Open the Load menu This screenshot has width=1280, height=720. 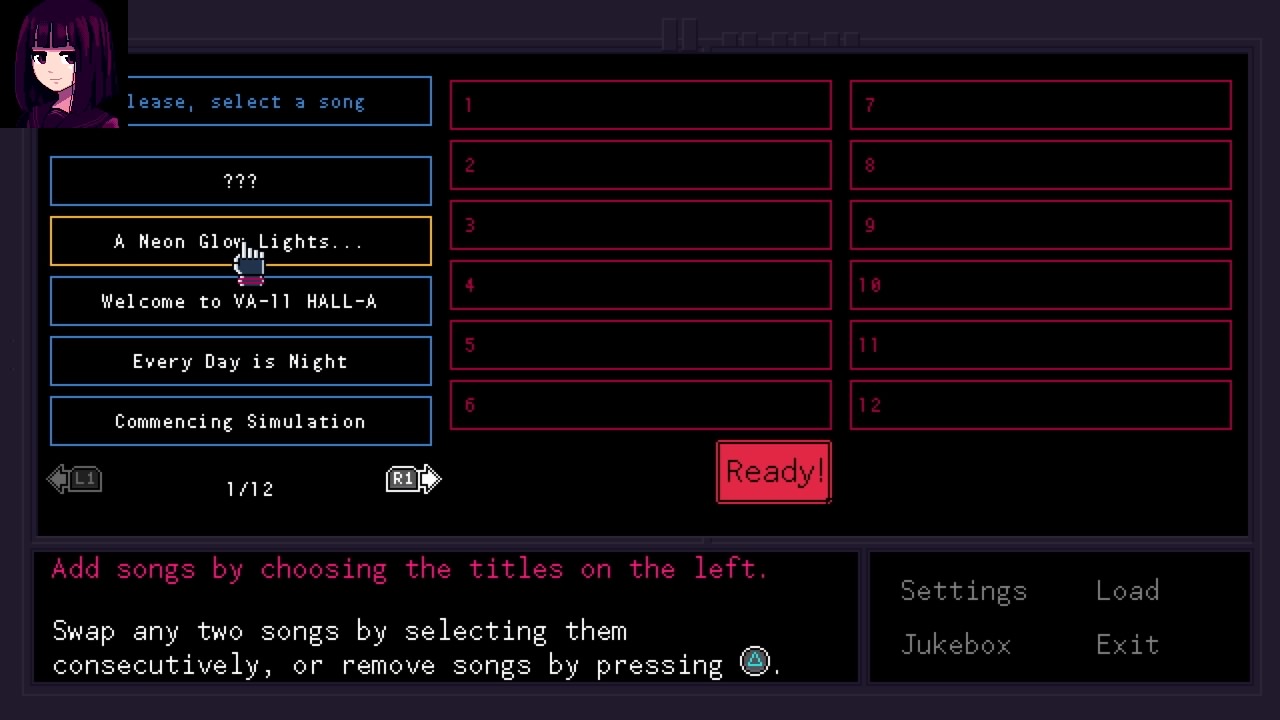pyautogui.click(x=1127, y=591)
